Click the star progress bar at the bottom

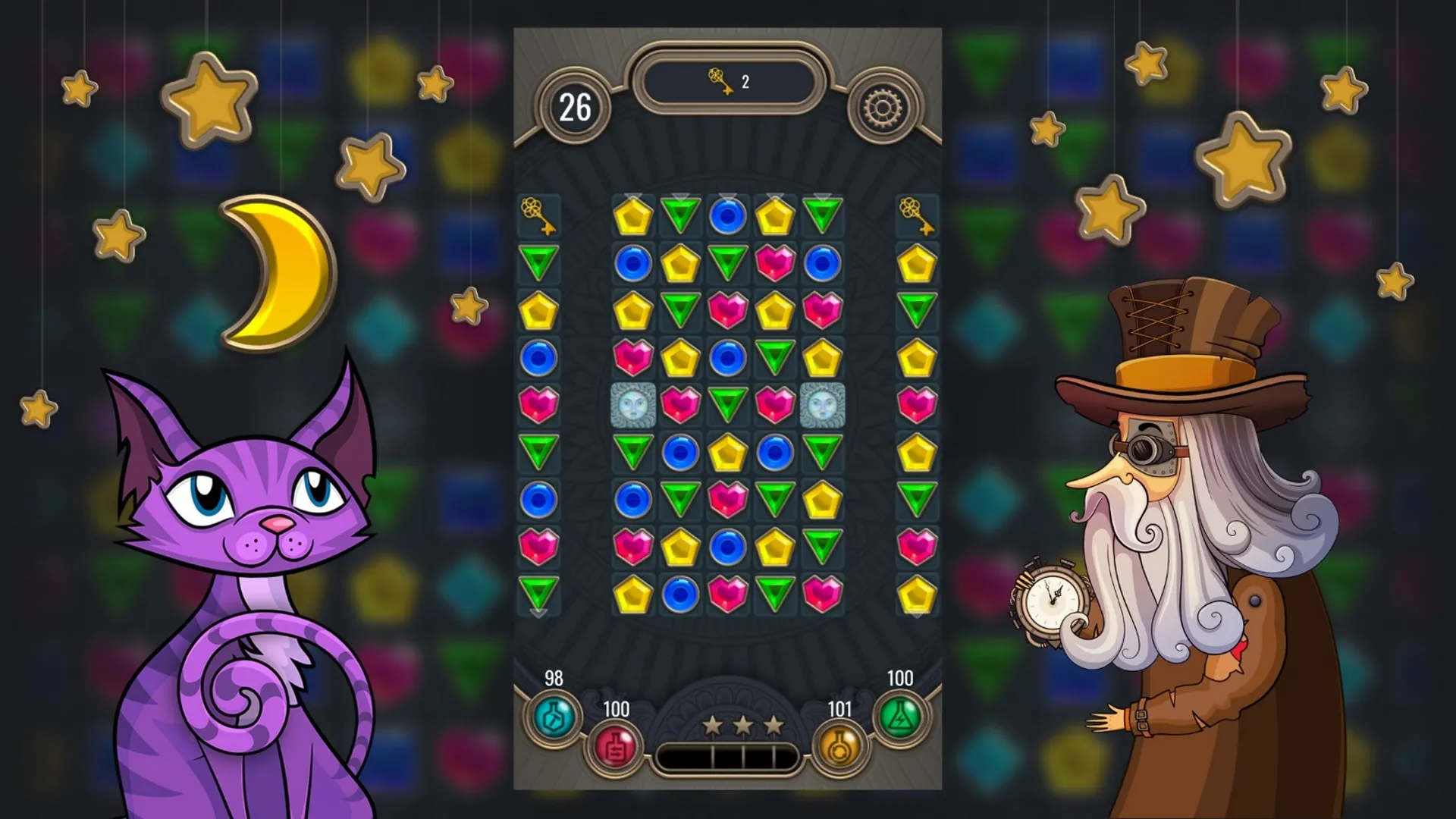[728, 752]
